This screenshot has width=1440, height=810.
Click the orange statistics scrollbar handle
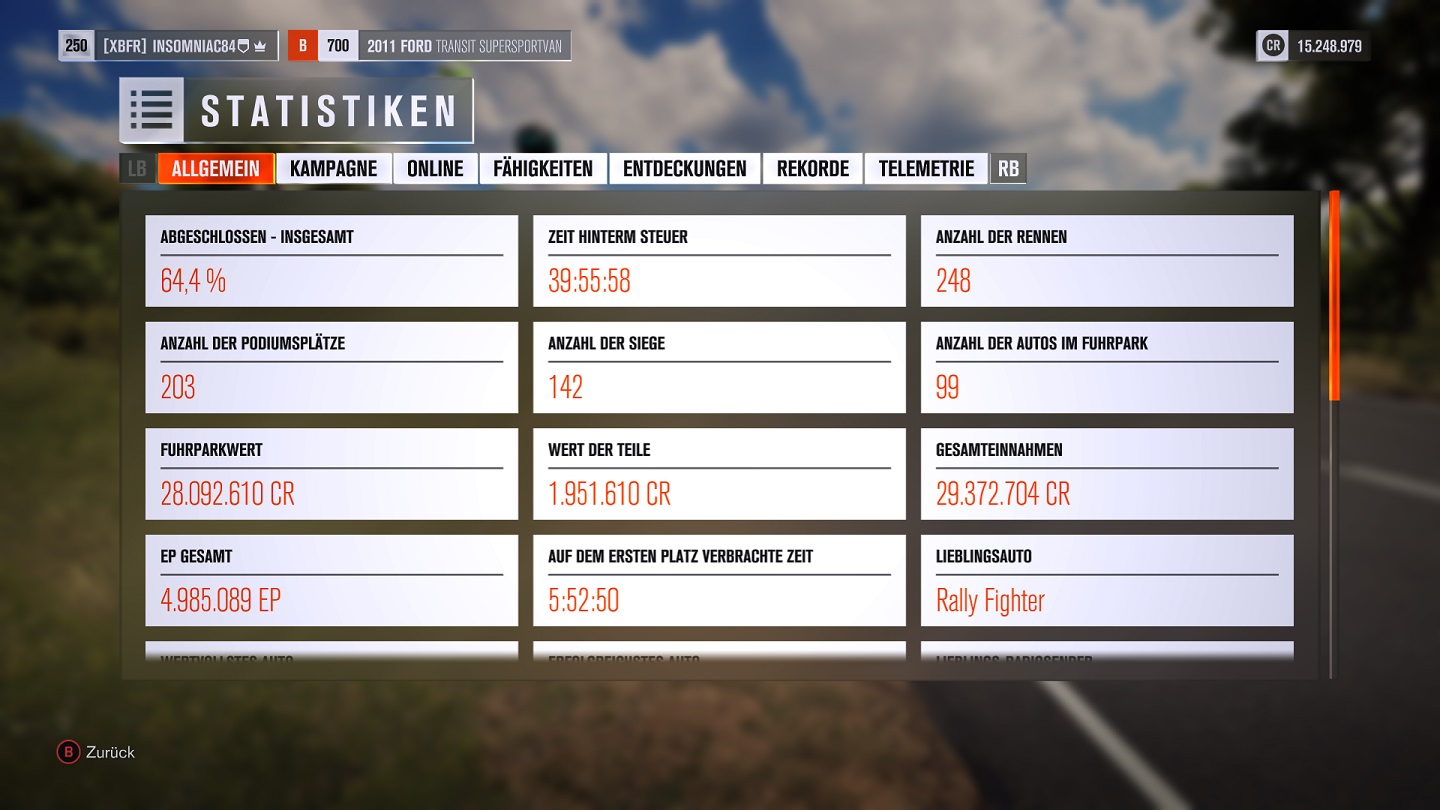[1334, 296]
